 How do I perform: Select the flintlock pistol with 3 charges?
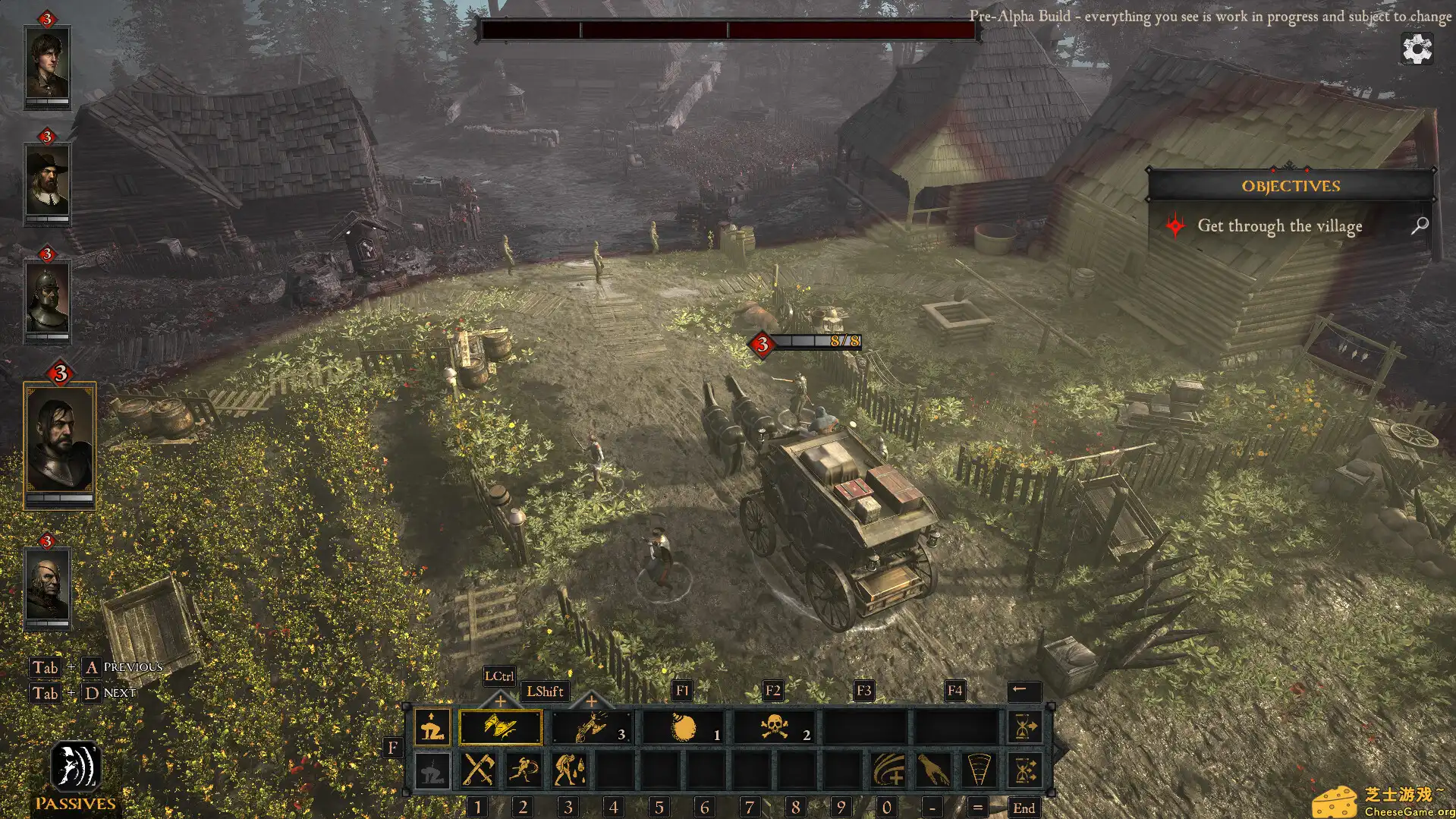pos(592,727)
